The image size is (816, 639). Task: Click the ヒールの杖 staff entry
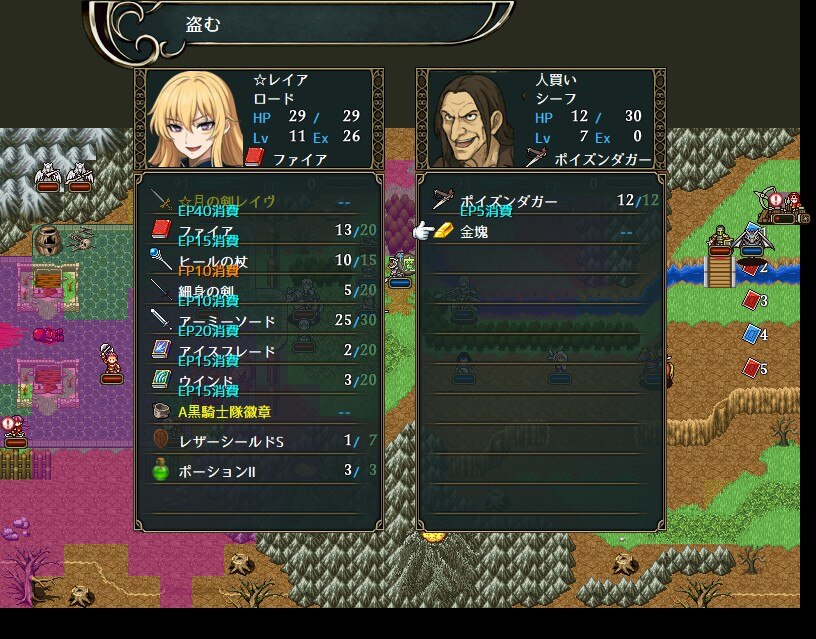[x=258, y=261]
